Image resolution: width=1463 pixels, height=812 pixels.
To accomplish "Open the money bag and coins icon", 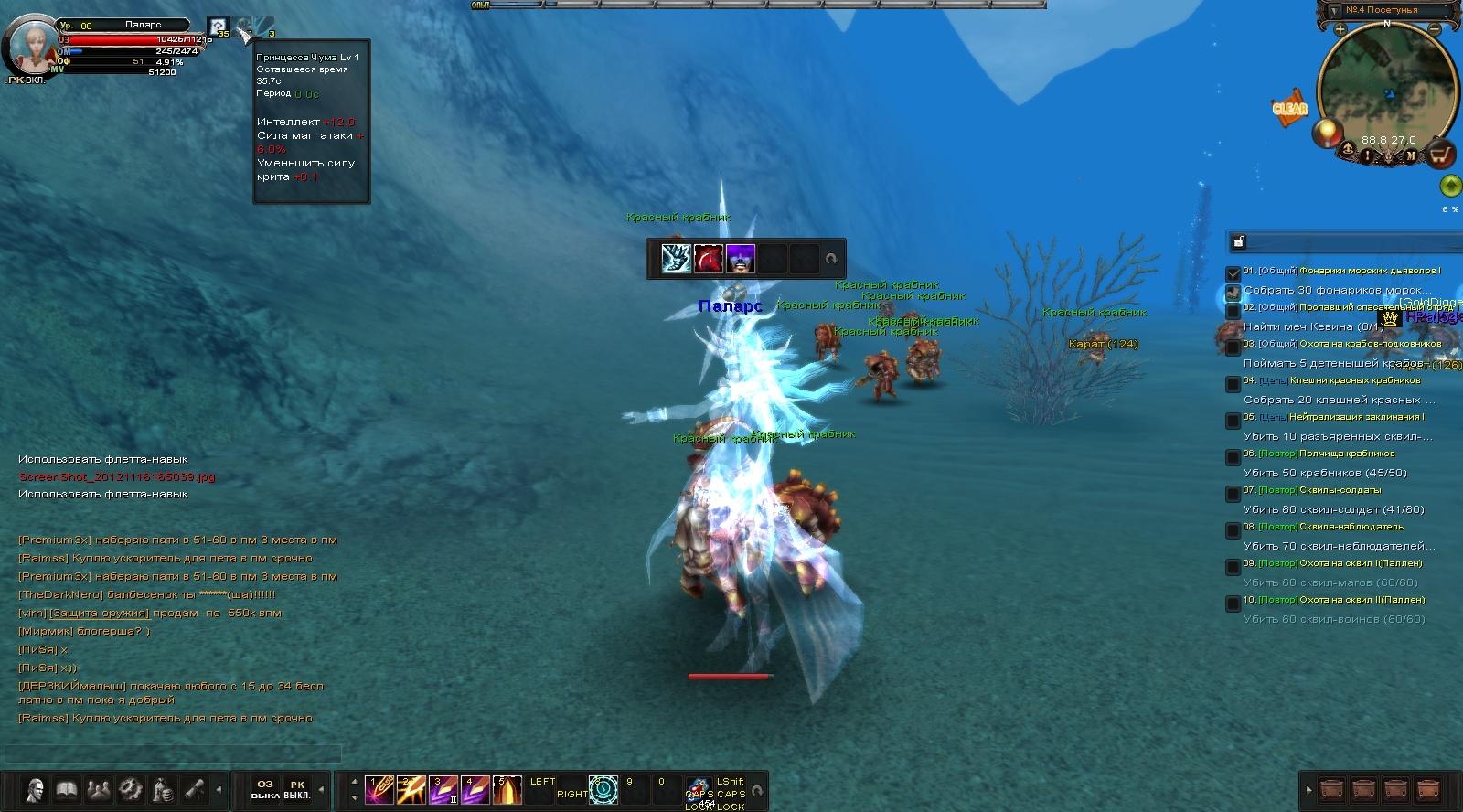I will pyautogui.click(x=163, y=789).
